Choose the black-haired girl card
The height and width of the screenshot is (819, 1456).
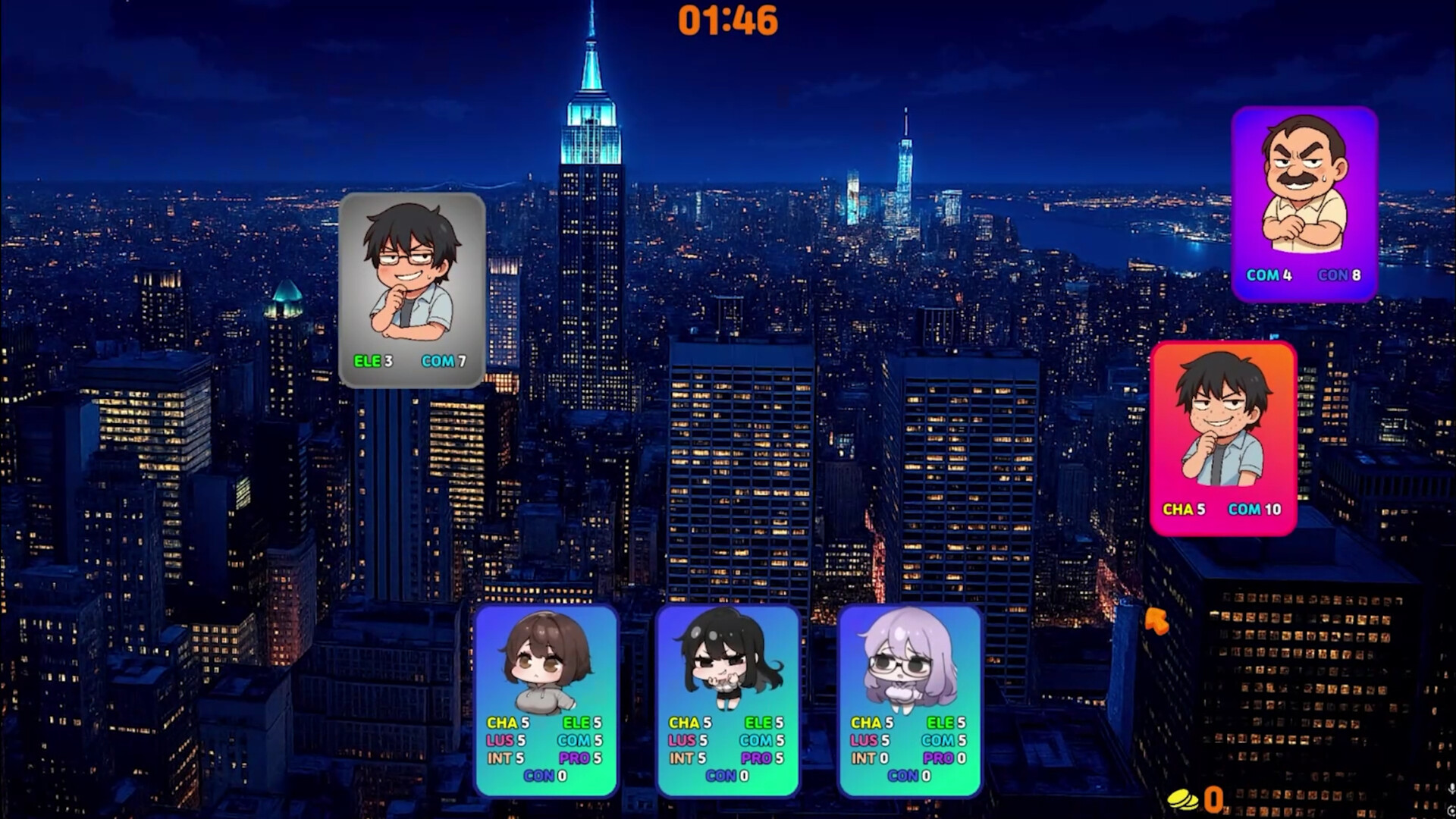pyautogui.click(x=728, y=699)
